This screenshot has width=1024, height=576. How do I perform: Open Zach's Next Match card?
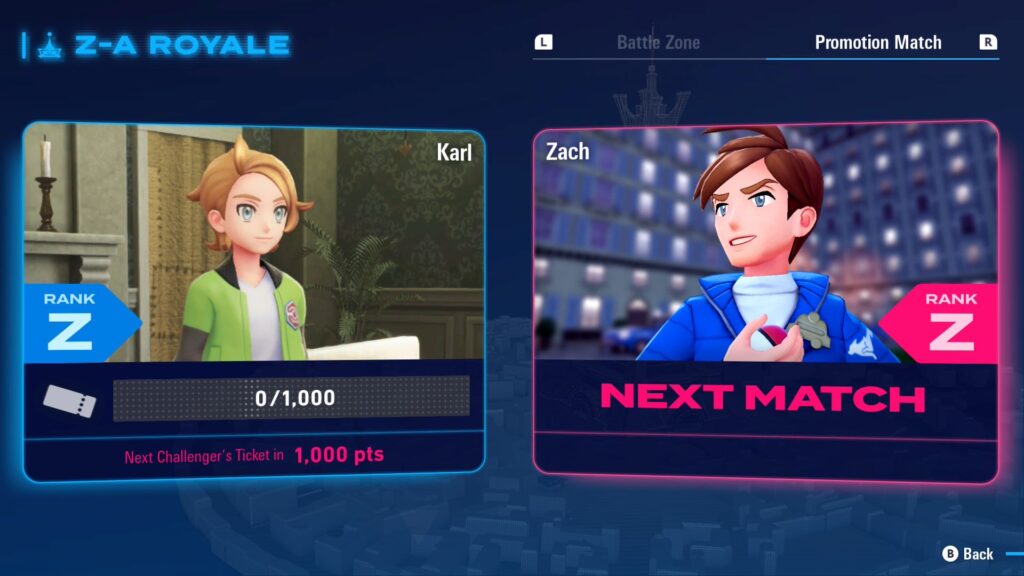pyautogui.click(x=765, y=300)
